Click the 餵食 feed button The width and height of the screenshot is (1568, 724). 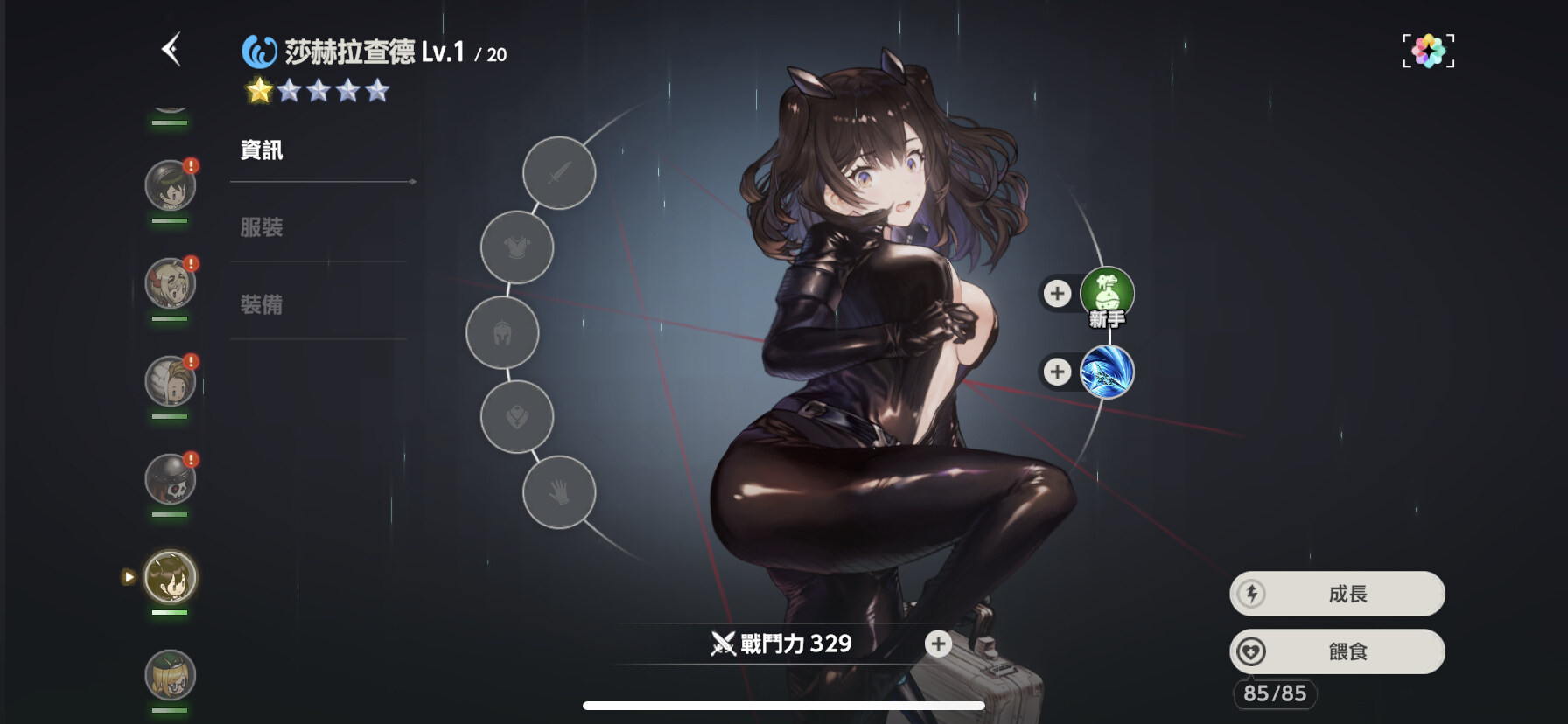(x=1336, y=651)
